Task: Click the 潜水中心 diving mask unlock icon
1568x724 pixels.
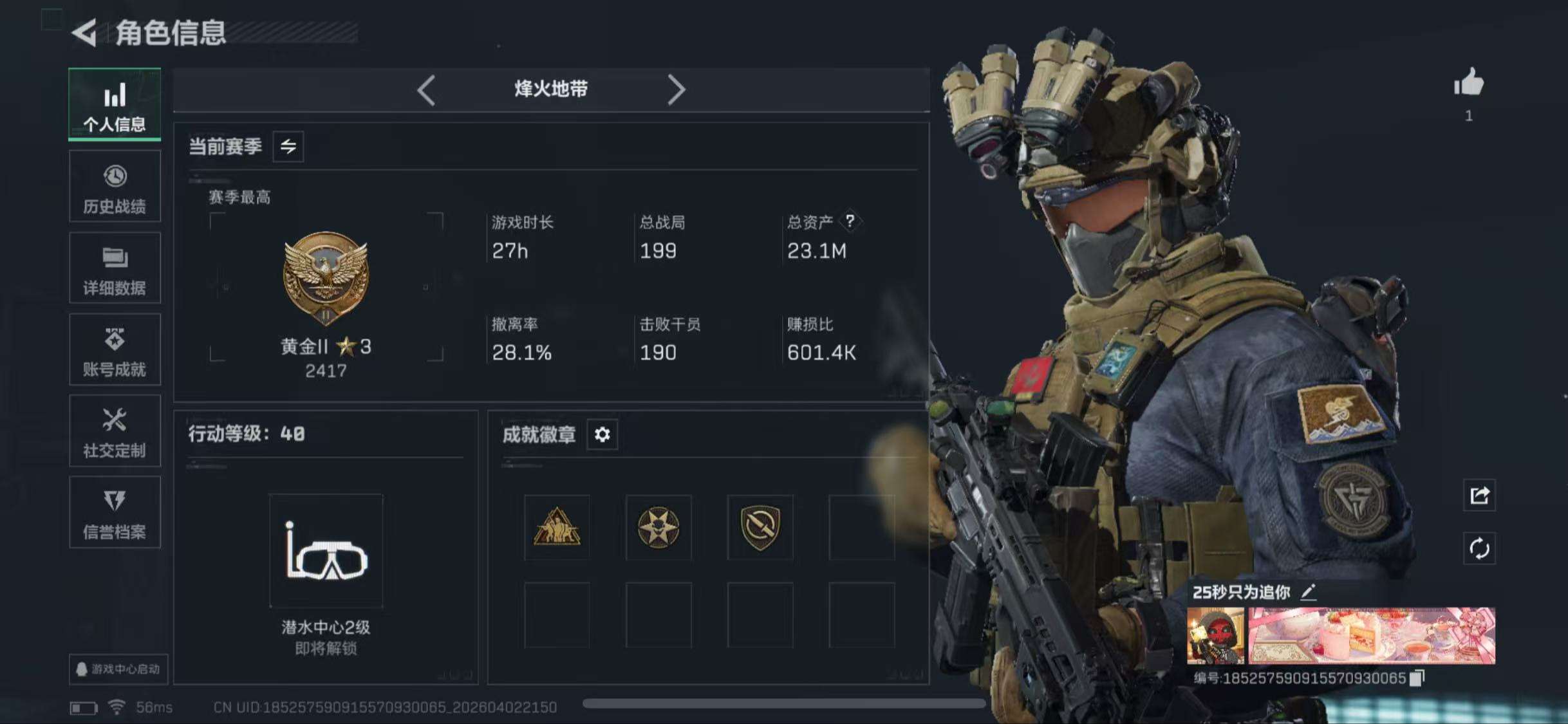Action: tap(326, 551)
